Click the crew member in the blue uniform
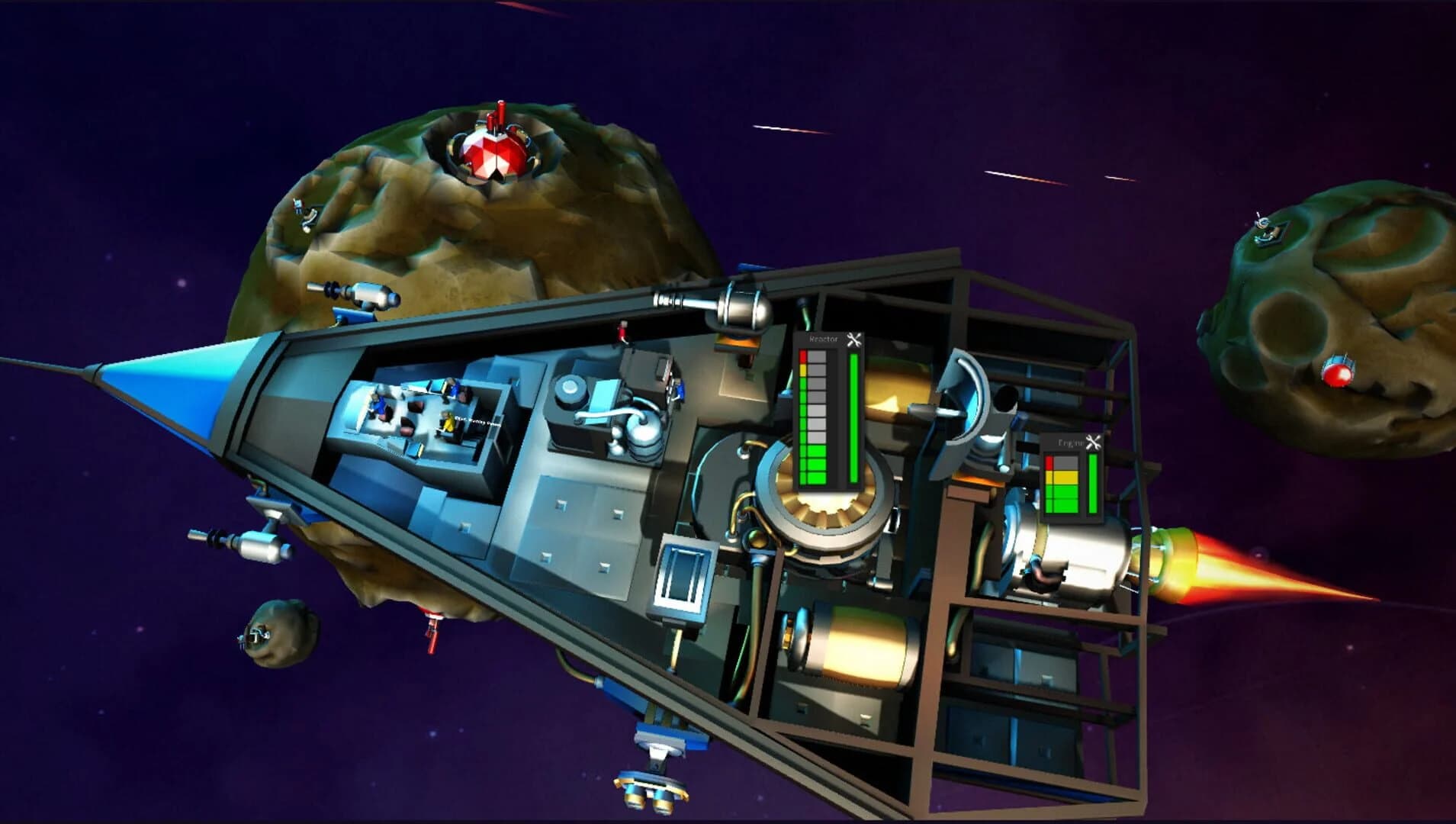Viewport: 1456px width, 824px height. 378,406
